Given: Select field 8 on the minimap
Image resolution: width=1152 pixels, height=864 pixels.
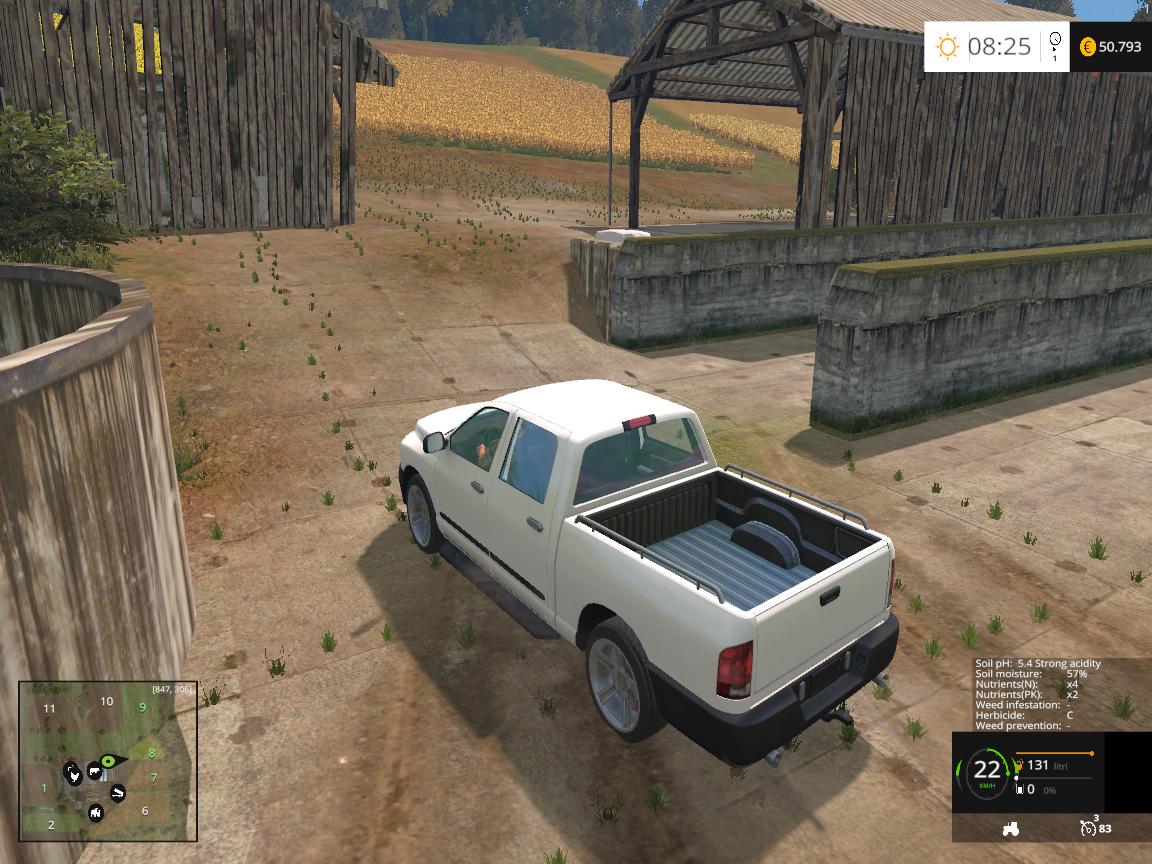Looking at the screenshot, I should tap(152, 753).
